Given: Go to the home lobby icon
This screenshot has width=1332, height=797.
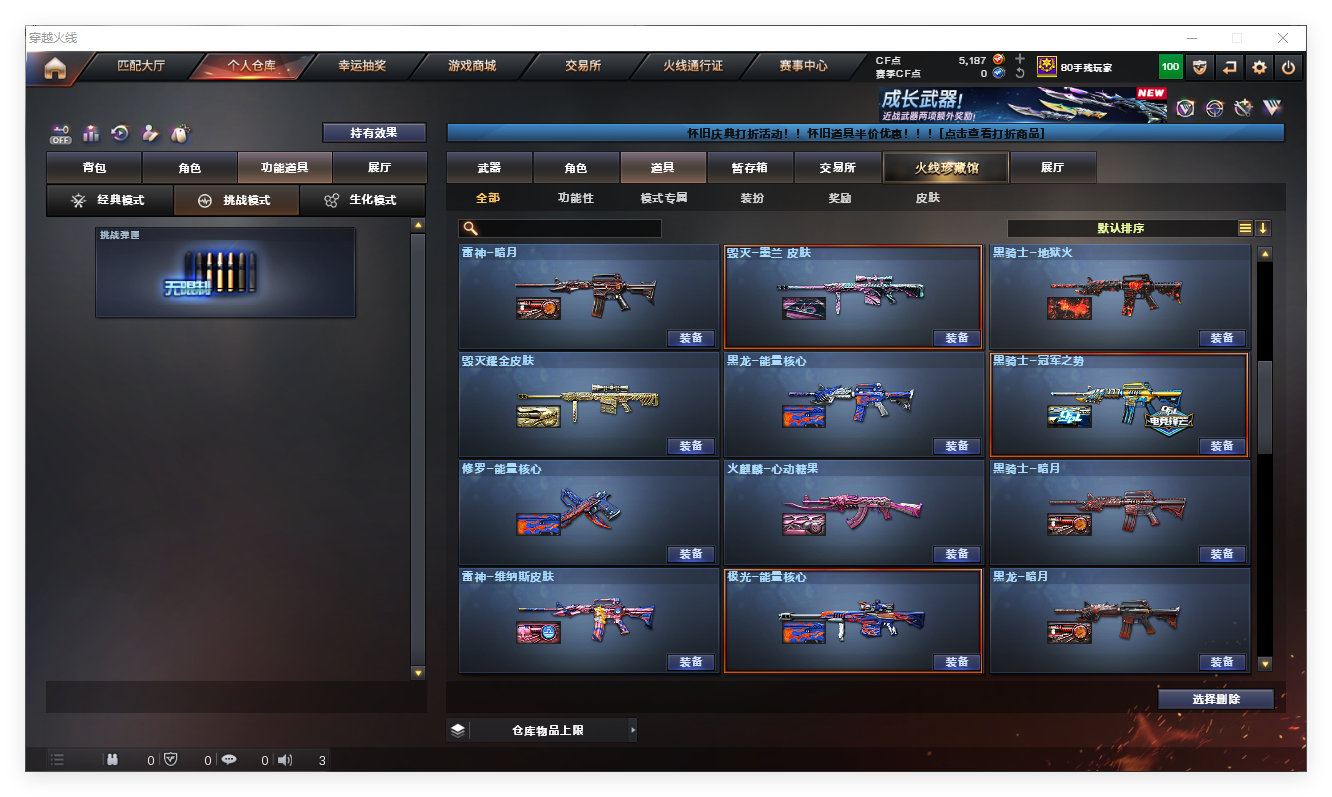Looking at the screenshot, I should point(55,68).
